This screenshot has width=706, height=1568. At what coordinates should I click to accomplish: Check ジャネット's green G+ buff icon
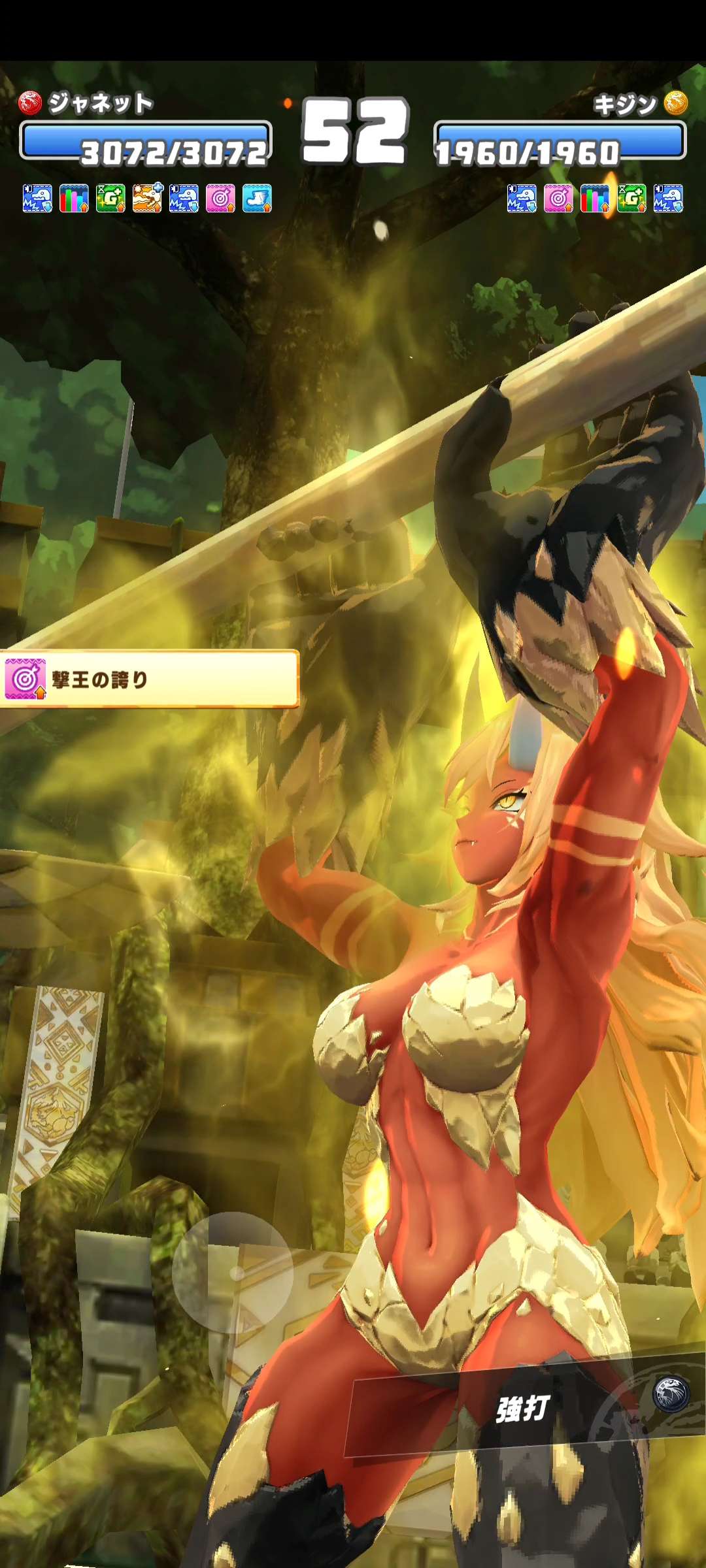pos(110,198)
